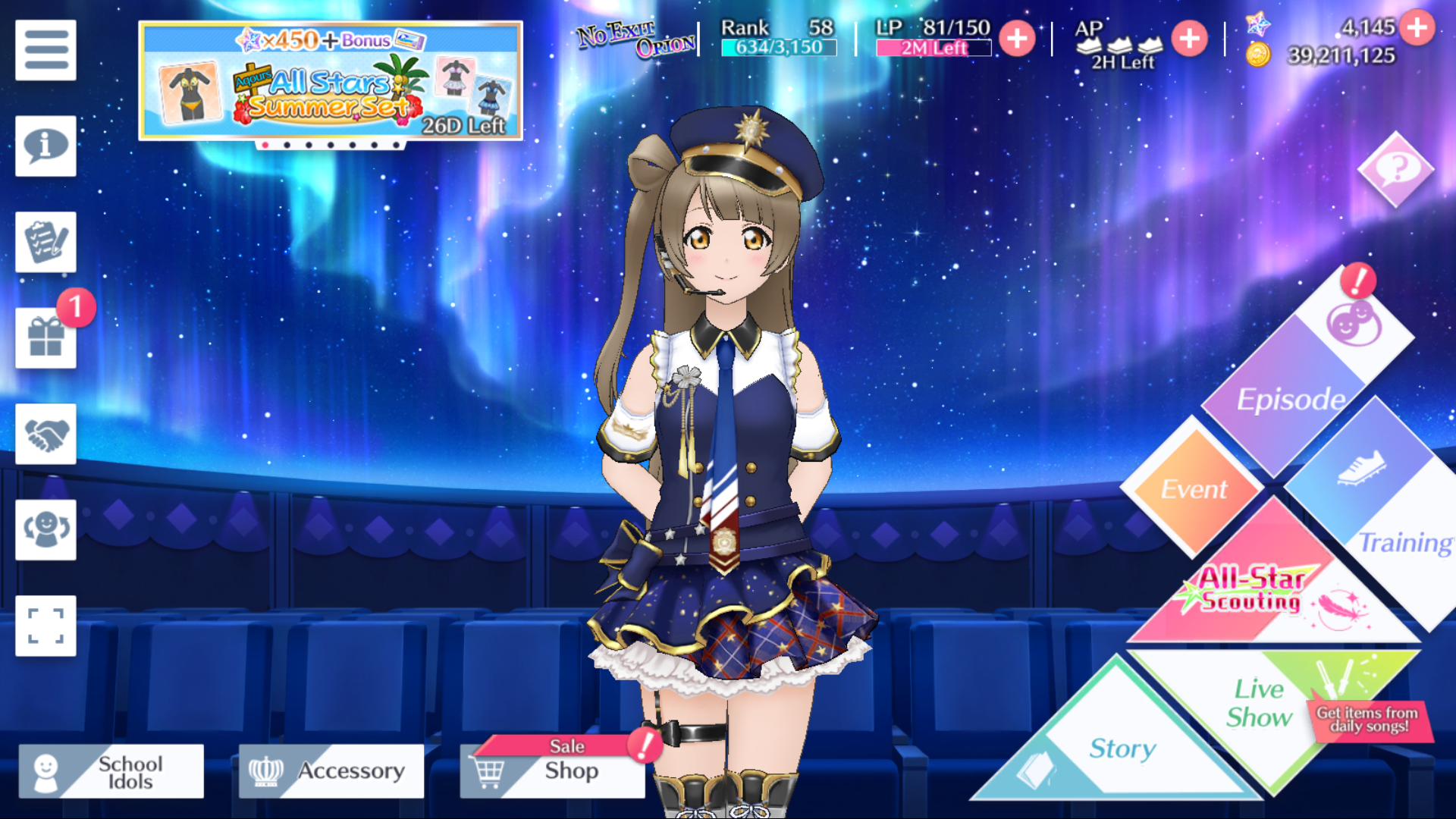Open All-Star Scouting
The height and width of the screenshot is (819, 1456).
pyautogui.click(x=1259, y=591)
